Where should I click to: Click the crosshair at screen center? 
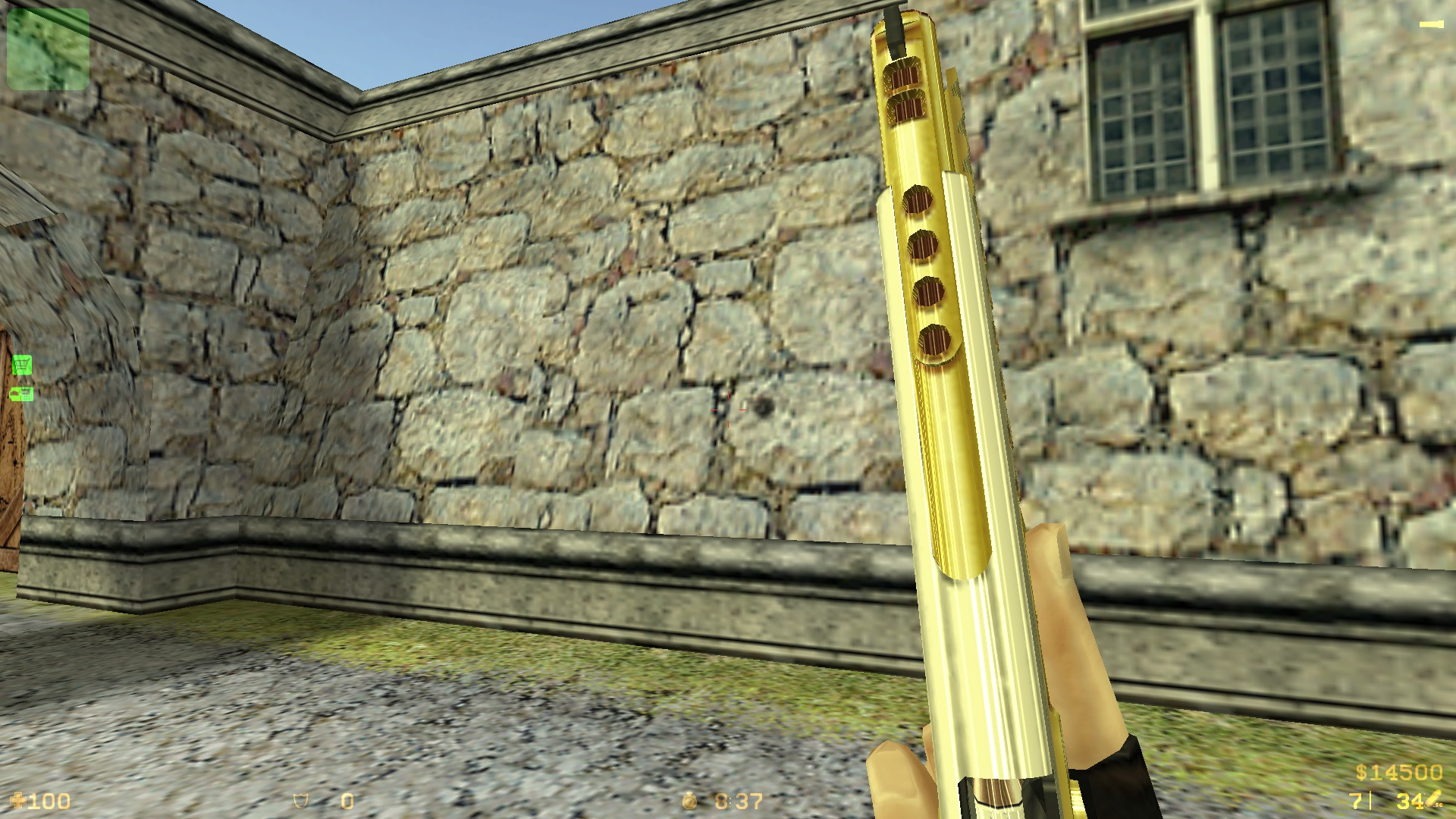point(728,409)
